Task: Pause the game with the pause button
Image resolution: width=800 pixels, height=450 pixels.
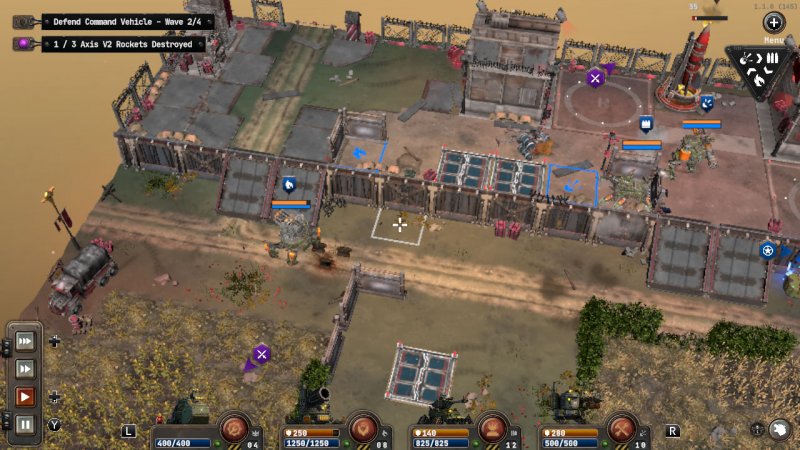Action: click(25, 424)
